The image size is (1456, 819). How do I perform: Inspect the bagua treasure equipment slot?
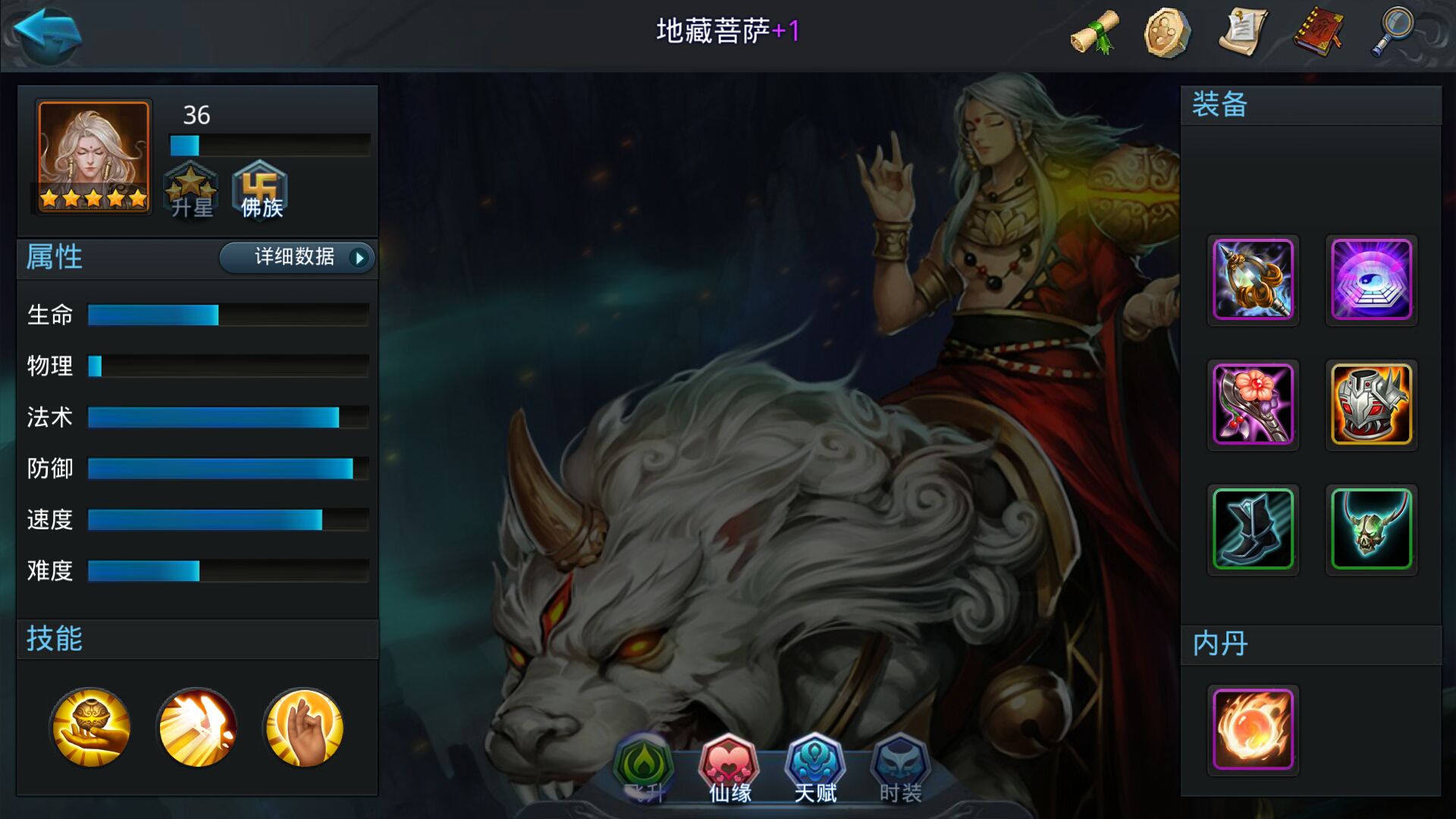coord(1371,281)
